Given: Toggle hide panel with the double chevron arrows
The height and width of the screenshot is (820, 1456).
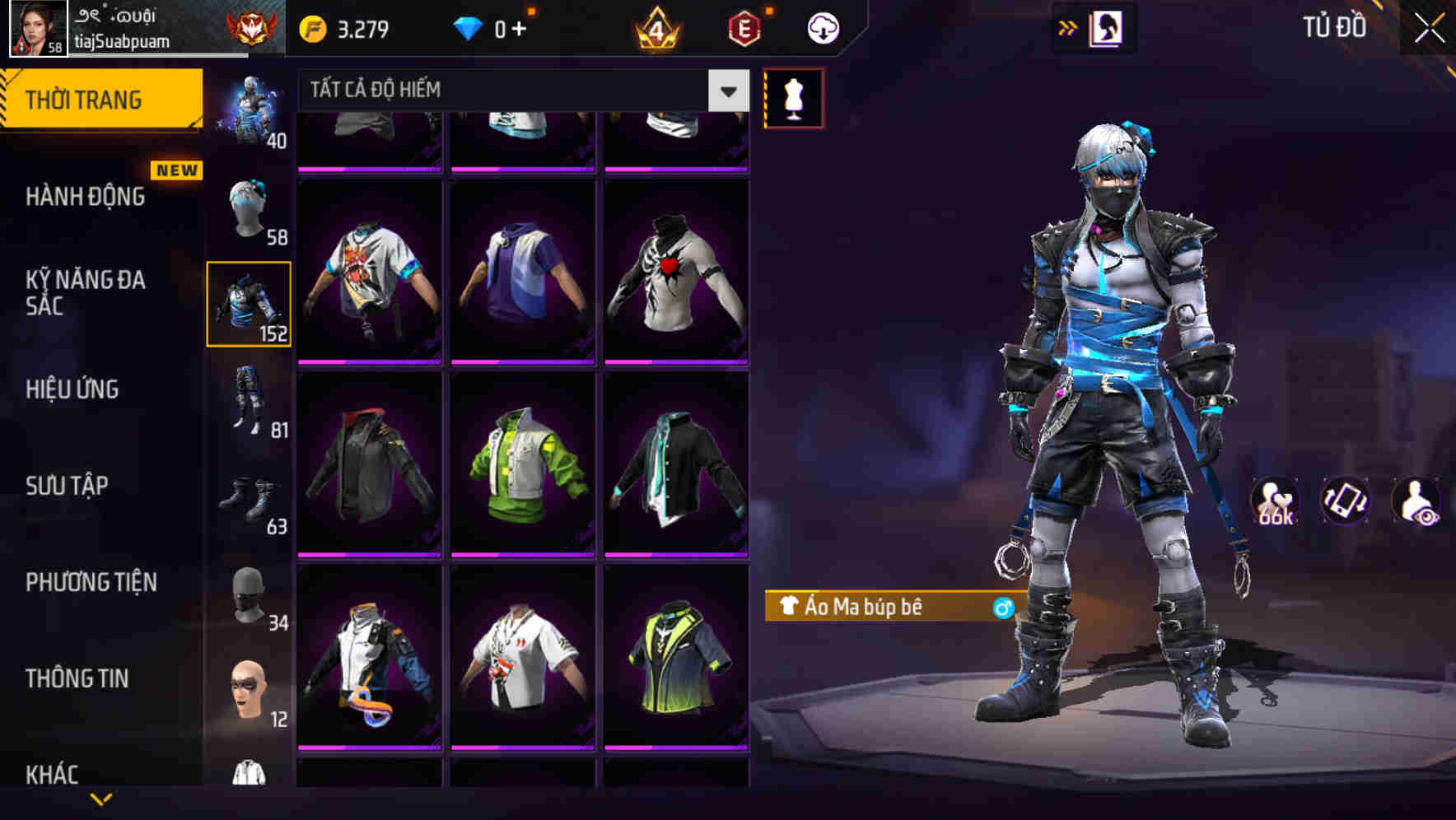Looking at the screenshot, I should (1068, 27).
